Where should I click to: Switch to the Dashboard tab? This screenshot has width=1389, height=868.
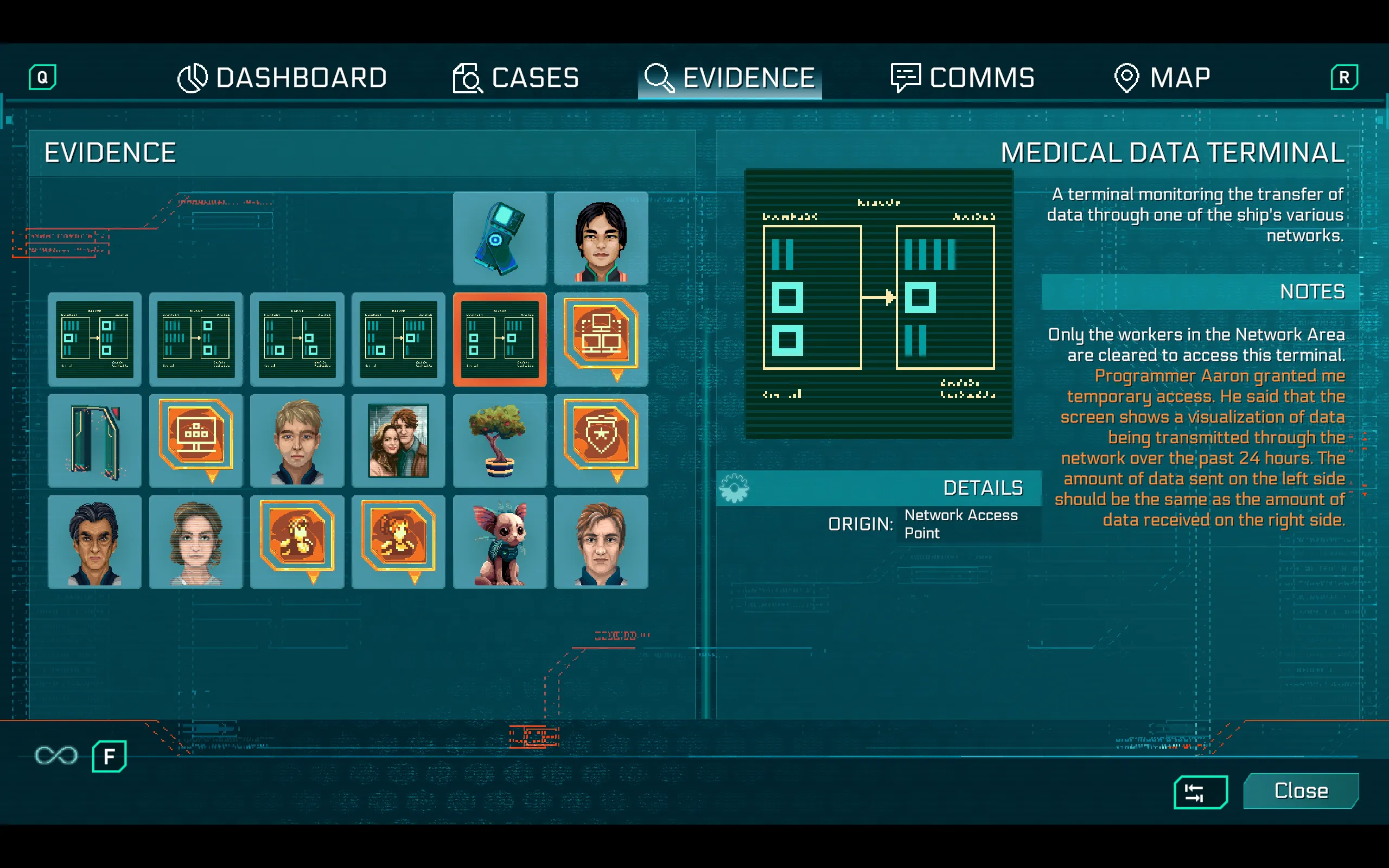(x=282, y=78)
